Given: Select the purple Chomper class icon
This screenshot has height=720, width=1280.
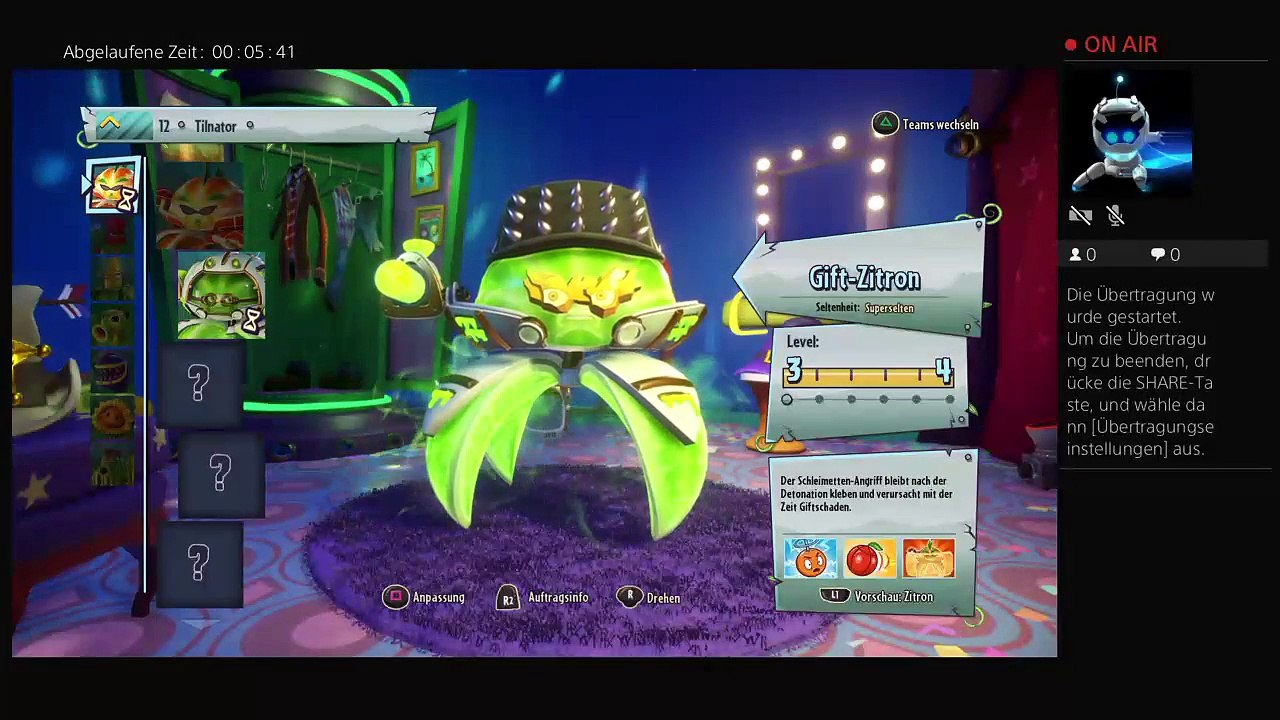Looking at the screenshot, I should tap(113, 368).
